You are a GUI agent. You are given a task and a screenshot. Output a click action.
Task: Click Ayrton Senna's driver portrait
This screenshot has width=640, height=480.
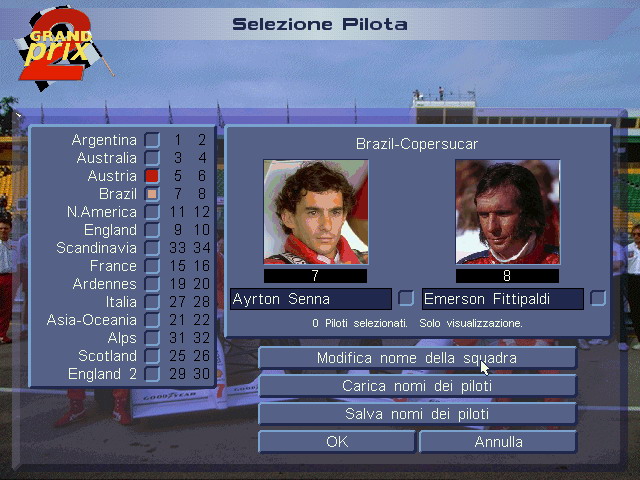coord(315,212)
